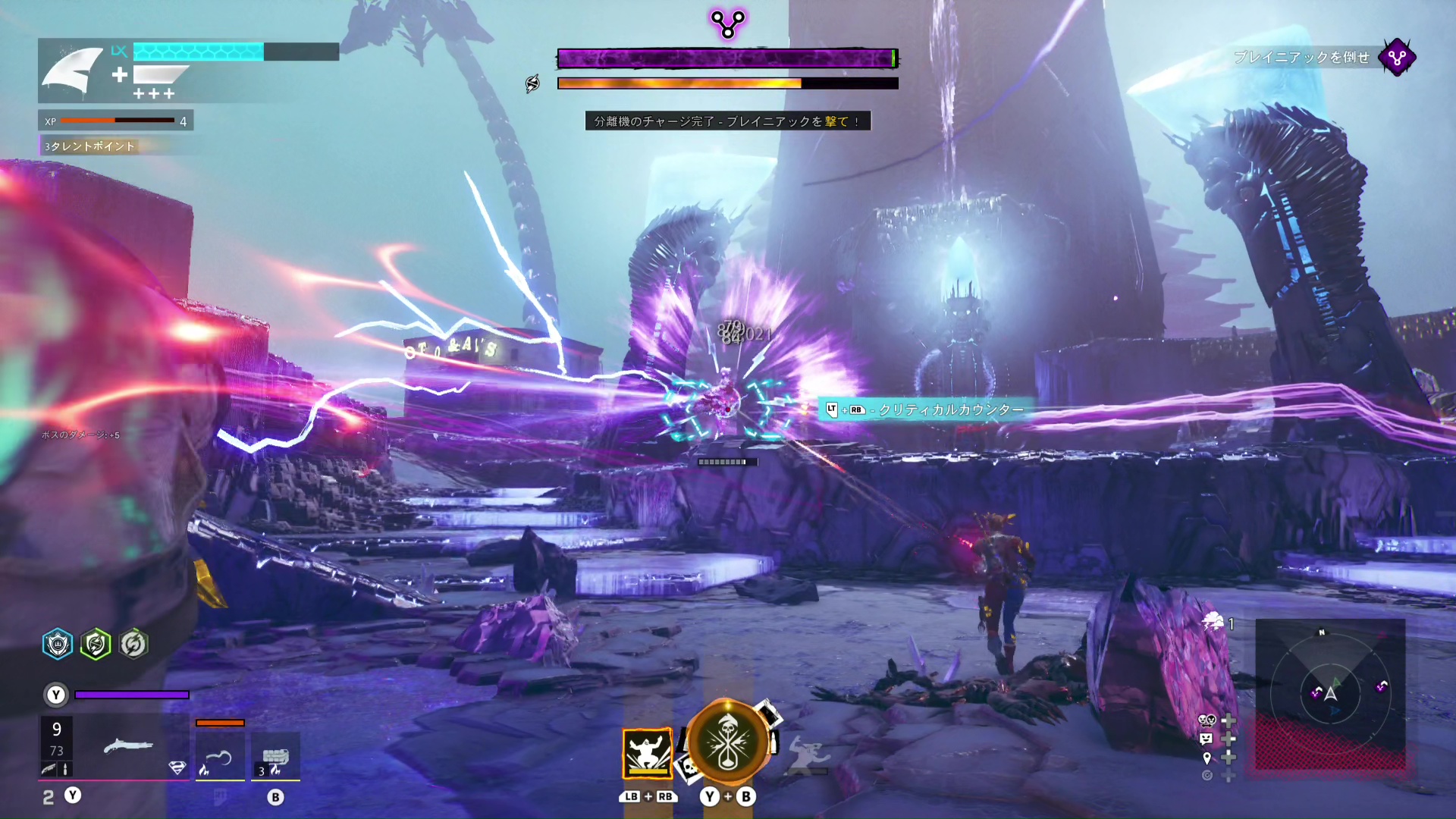
Task: Click the green lightning shield buff icon
Action: [x=96, y=645]
